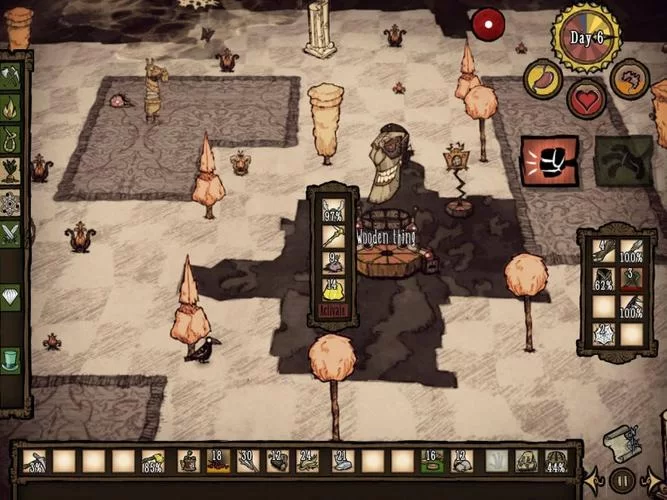Image resolution: width=667 pixels, height=500 pixels.
Task: Open the atom science crafting tab
Action: pos(10,203)
